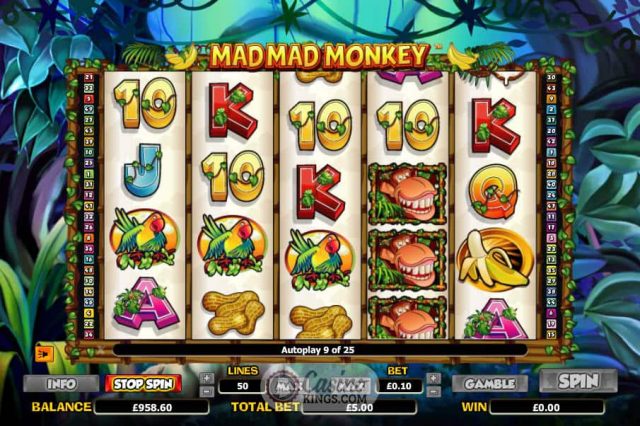Activate the GAMBLE button
The image size is (640, 426).
point(490,383)
